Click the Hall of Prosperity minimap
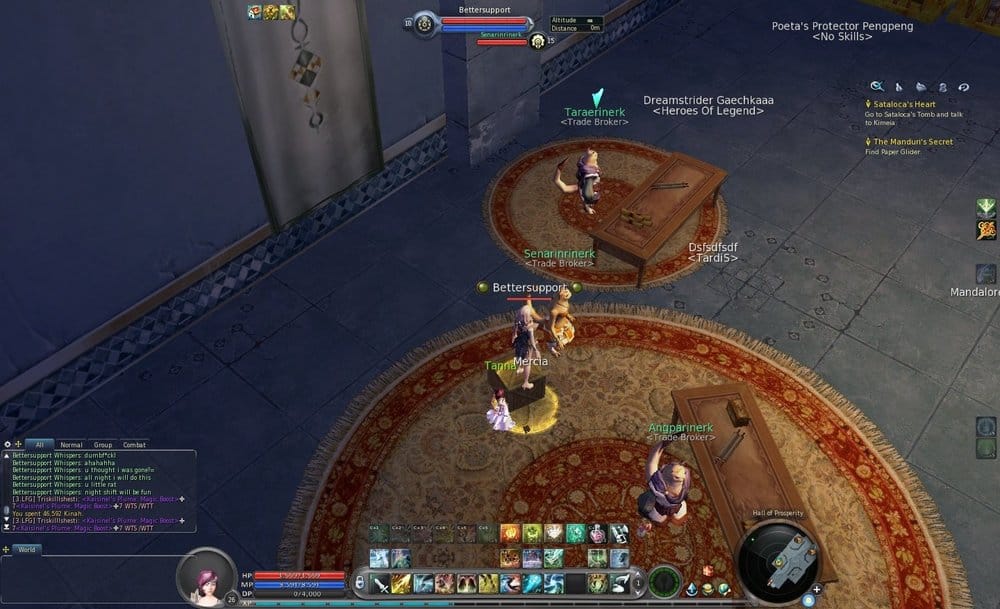1000x609 pixels. [785, 560]
